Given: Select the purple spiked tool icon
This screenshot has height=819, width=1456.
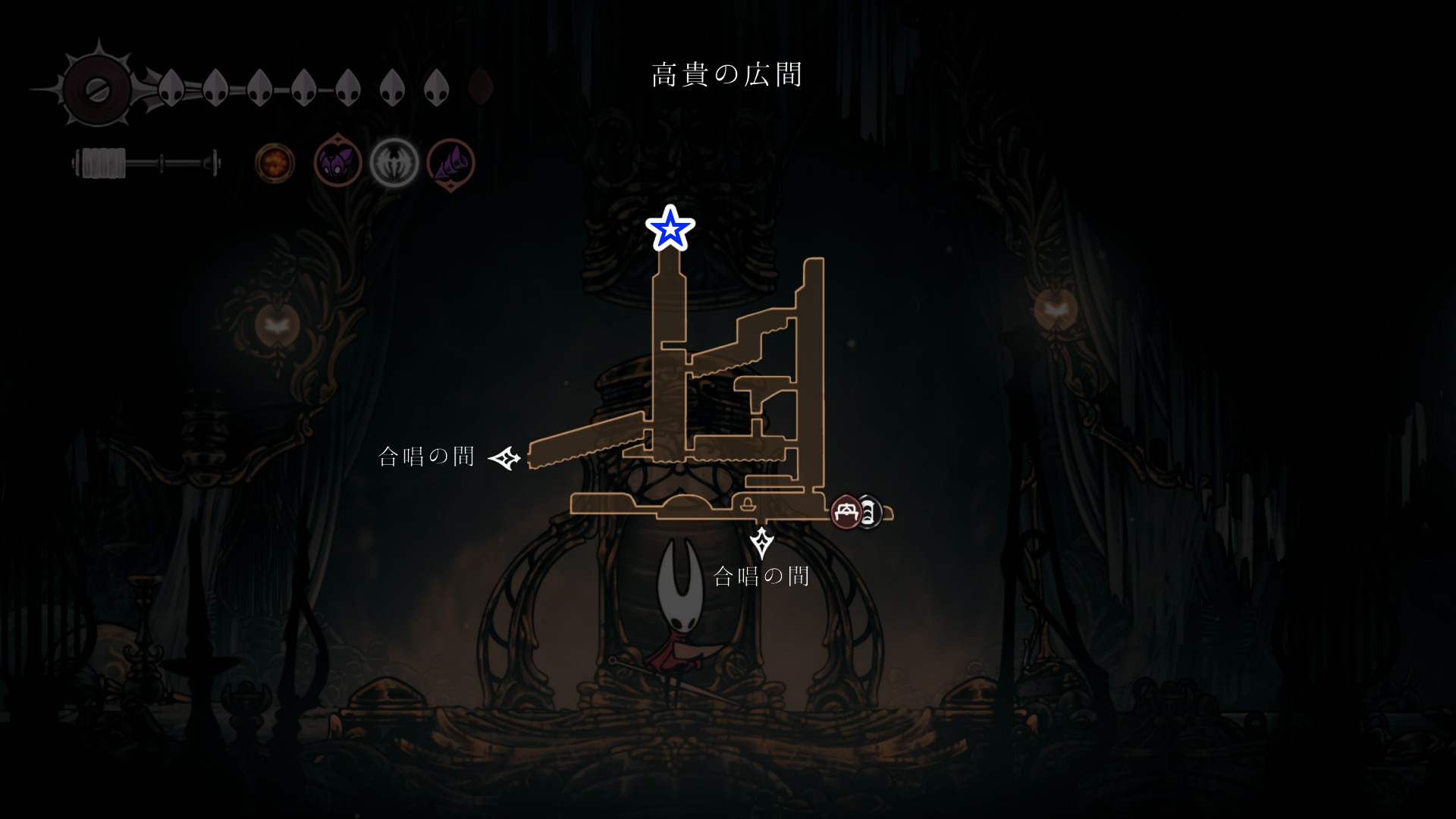Looking at the screenshot, I should 451,163.
